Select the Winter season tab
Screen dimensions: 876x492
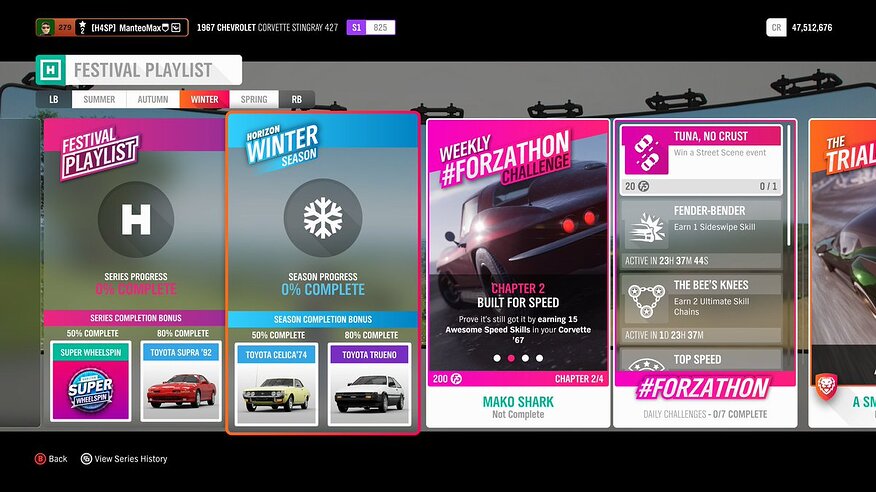coord(204,100)
